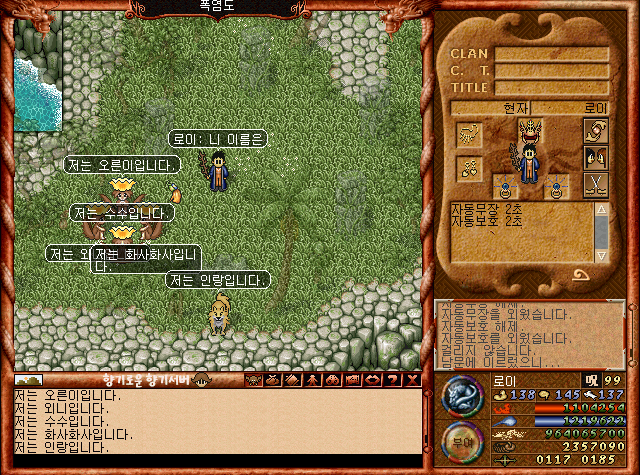This screenshot has width=640, height=475.
Task: Click the lips toolbar icon
Action: coord(370,380)
